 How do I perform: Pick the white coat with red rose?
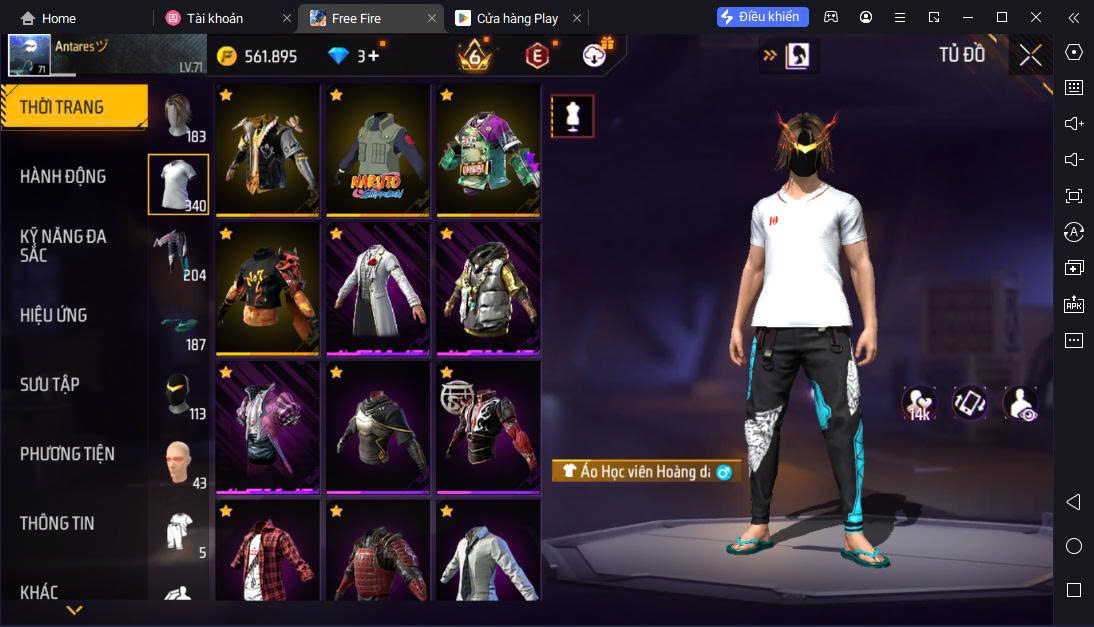(378, 288)
